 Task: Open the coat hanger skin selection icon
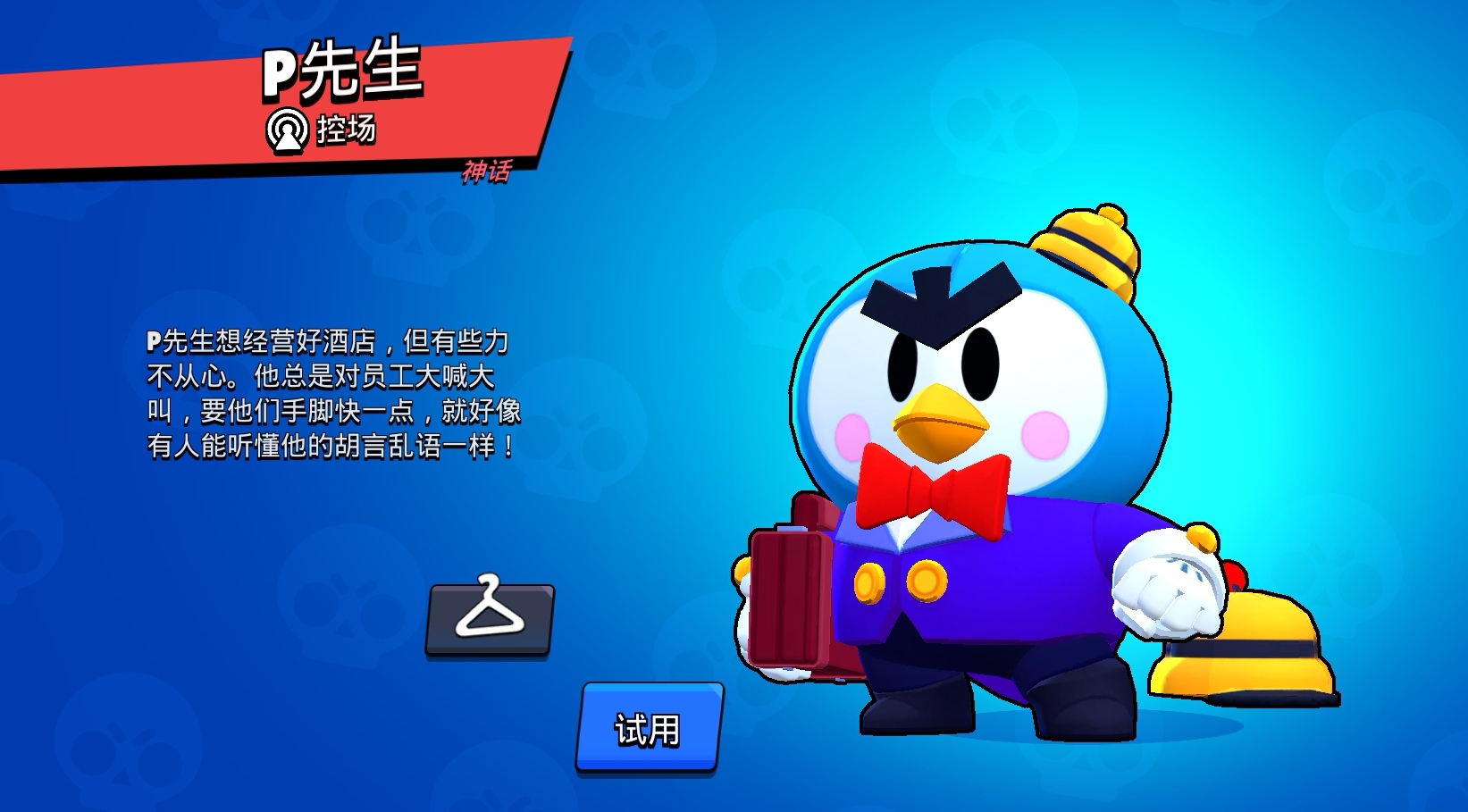click(492, 617)
